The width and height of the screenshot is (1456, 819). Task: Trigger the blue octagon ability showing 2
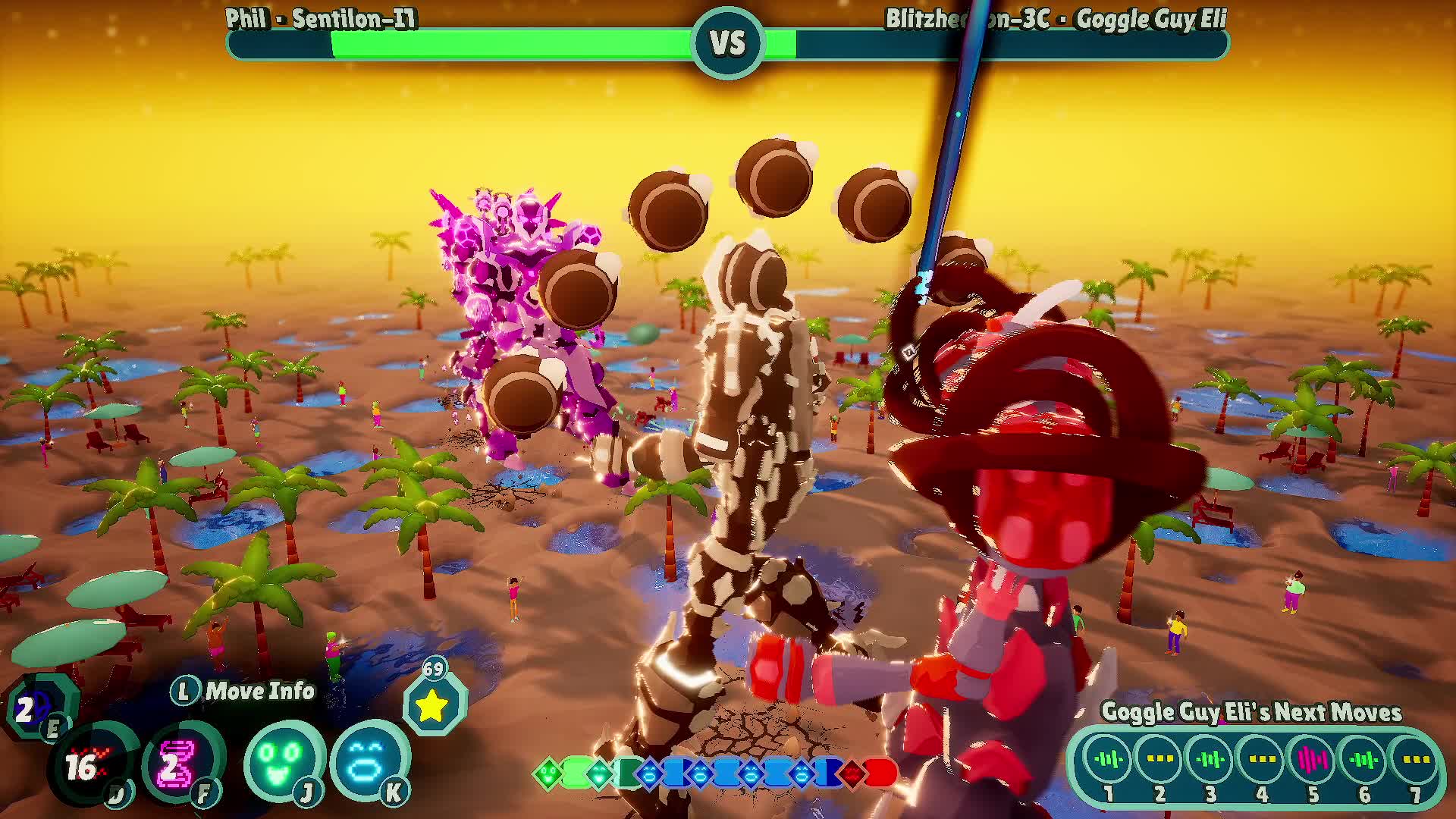35,709
